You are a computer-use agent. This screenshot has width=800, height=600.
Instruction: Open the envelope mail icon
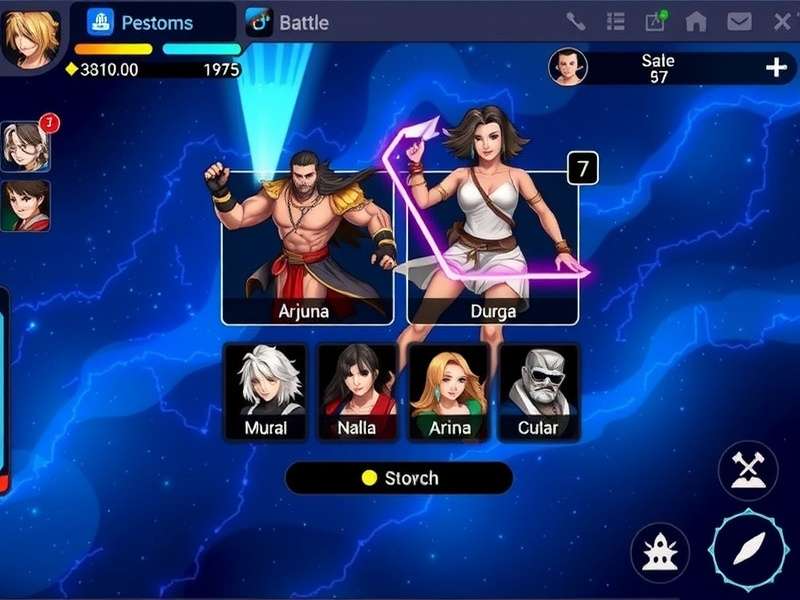tap(739, 22)
